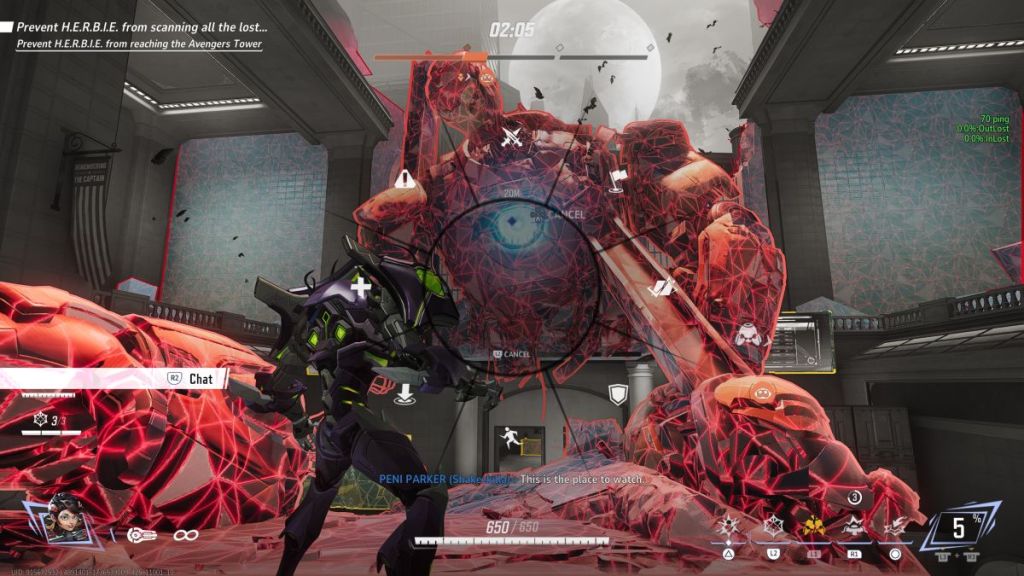Screen dimensions: 1024x576
Task: Choose the shield defend ping
Action: 618,394
